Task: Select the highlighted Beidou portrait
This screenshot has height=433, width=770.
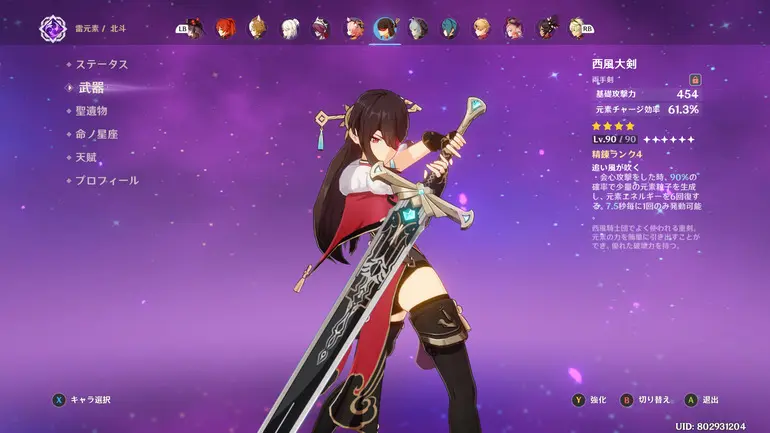Action: coord(385,28)
